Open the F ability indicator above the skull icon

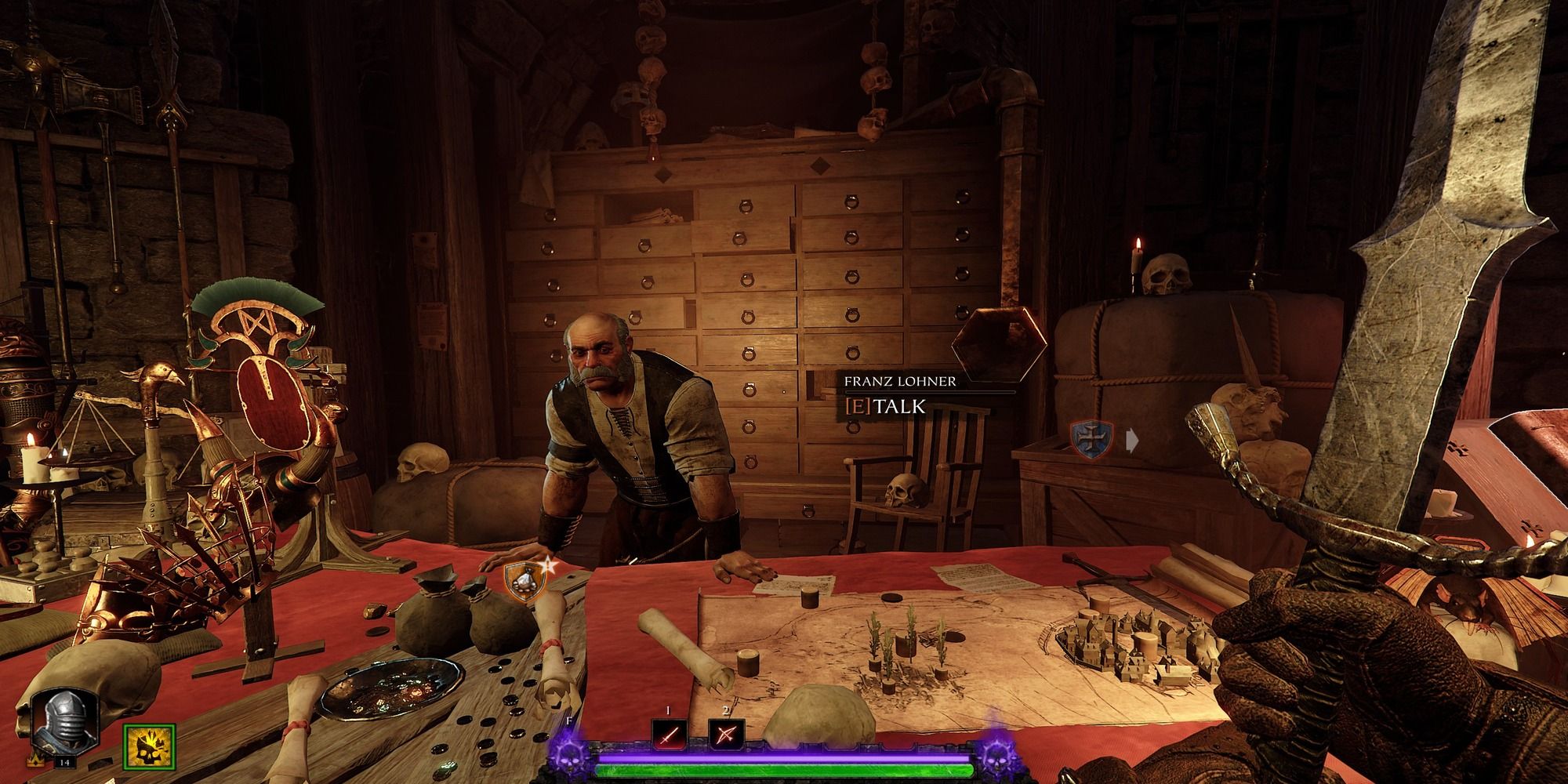pyautogui.click(x=569, y=721)
